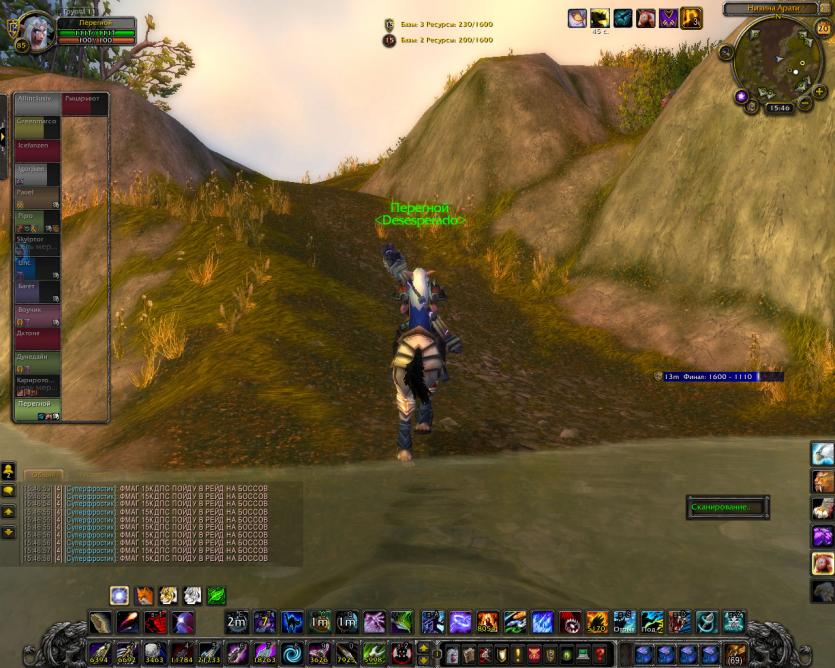Viewport: 835px width, 668px height.
Task: Open the chat menu speech bubble button
Action: pos(8,491)
